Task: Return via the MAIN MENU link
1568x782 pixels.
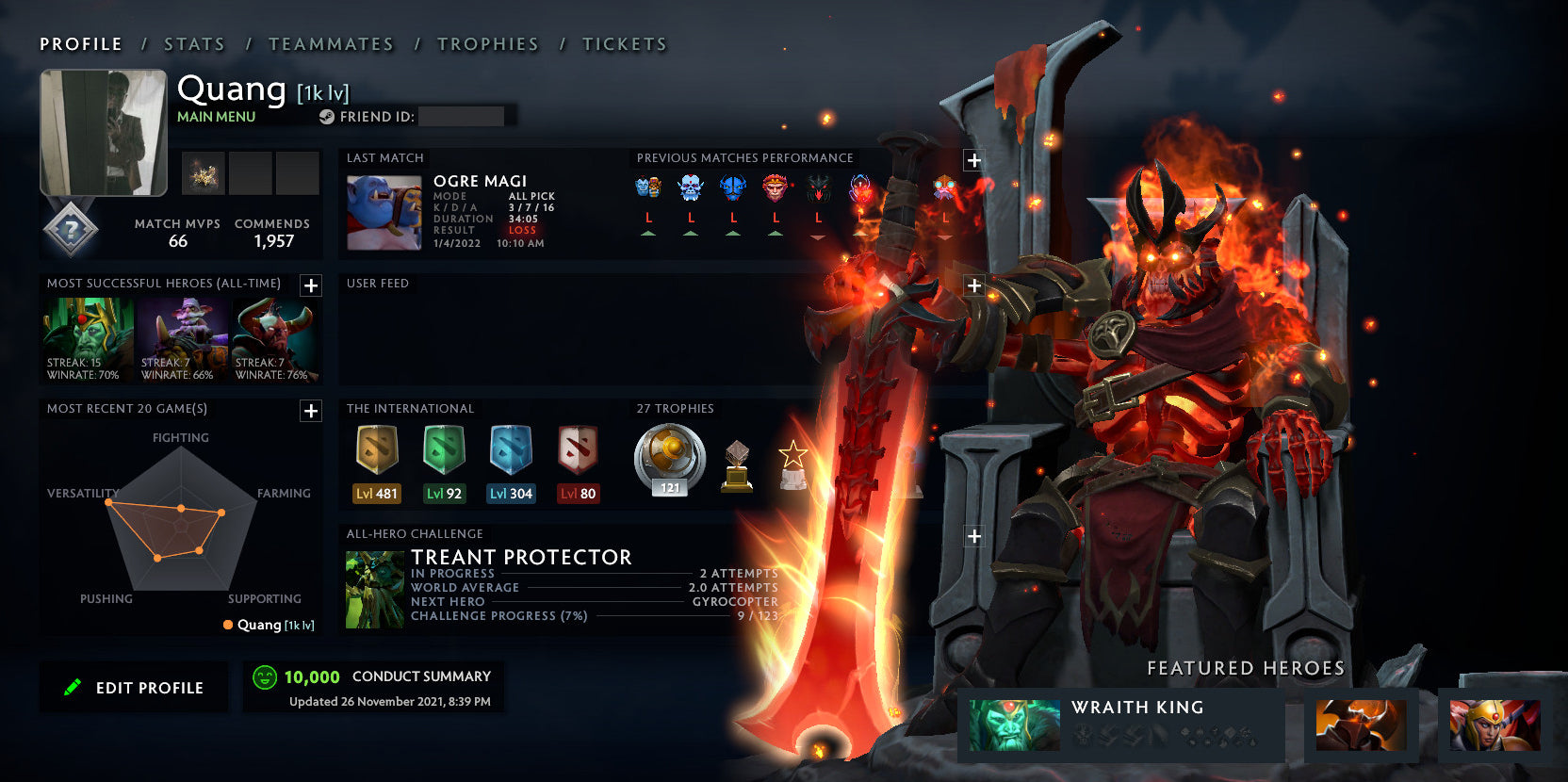Action: tap(215, 117)
